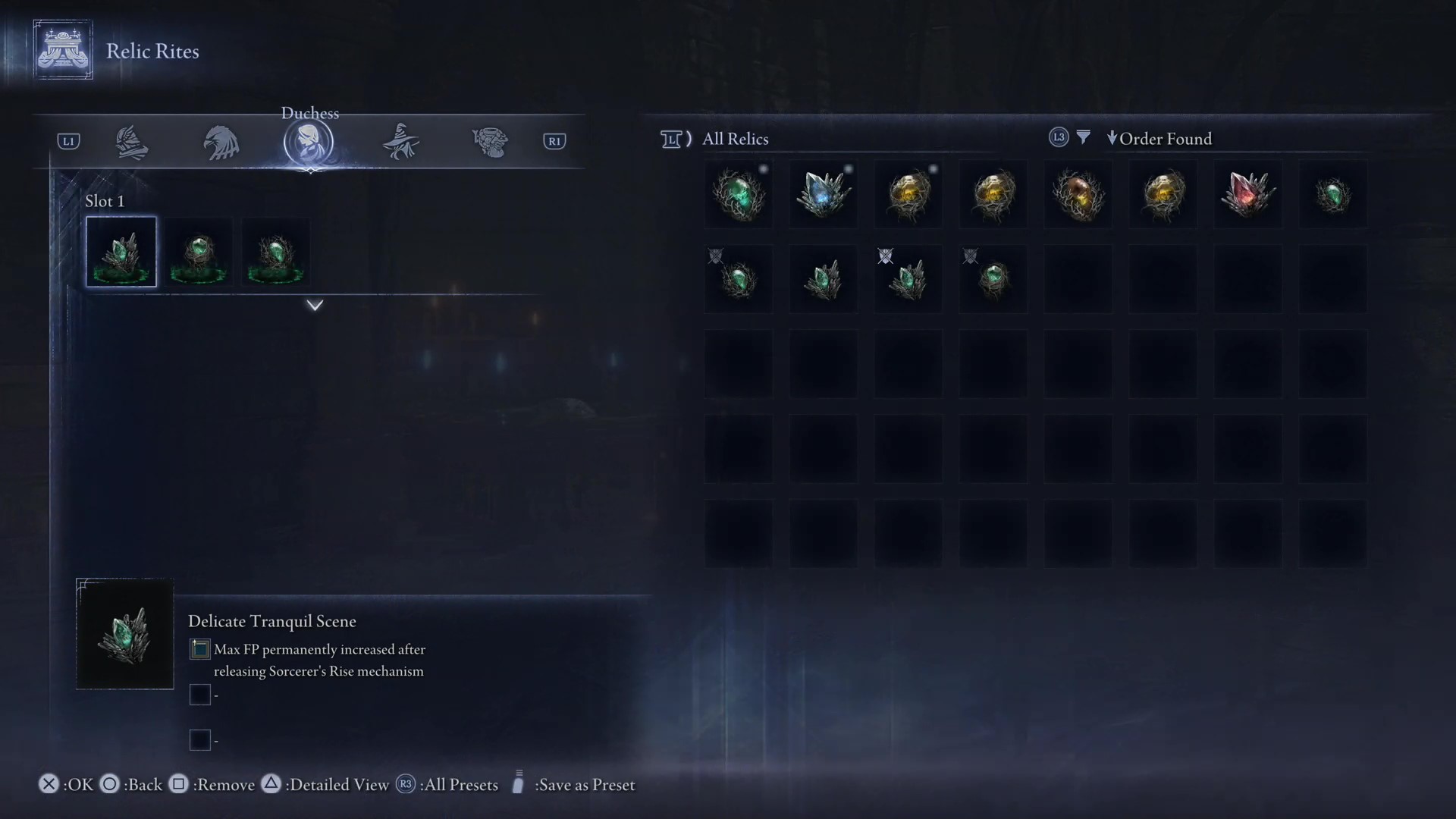1456x819 pixels.
Task: Switch to the Duchess tab
Action: pyautogui.click(x=309, y=142)
